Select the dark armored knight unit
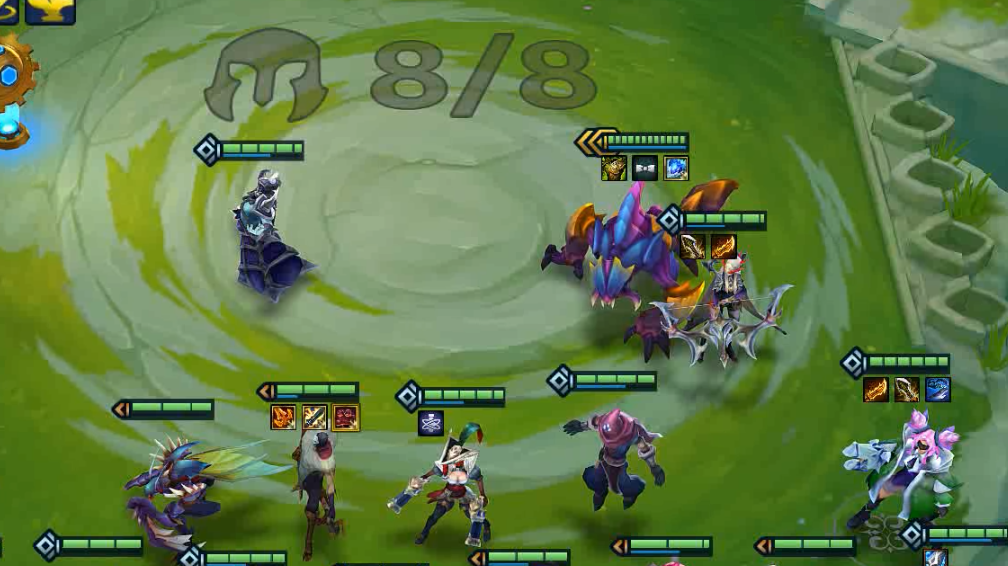The width and height of the screenshot is (1008, 566). point(264,240)
